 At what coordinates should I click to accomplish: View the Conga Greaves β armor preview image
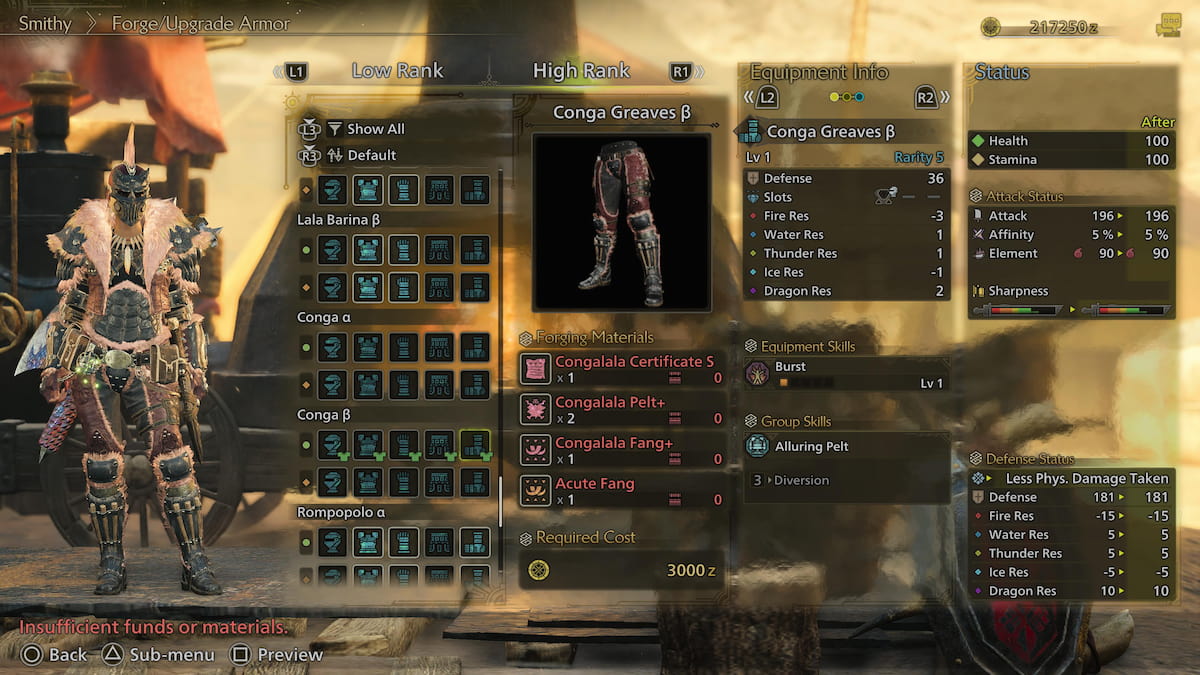click(621, 222)
